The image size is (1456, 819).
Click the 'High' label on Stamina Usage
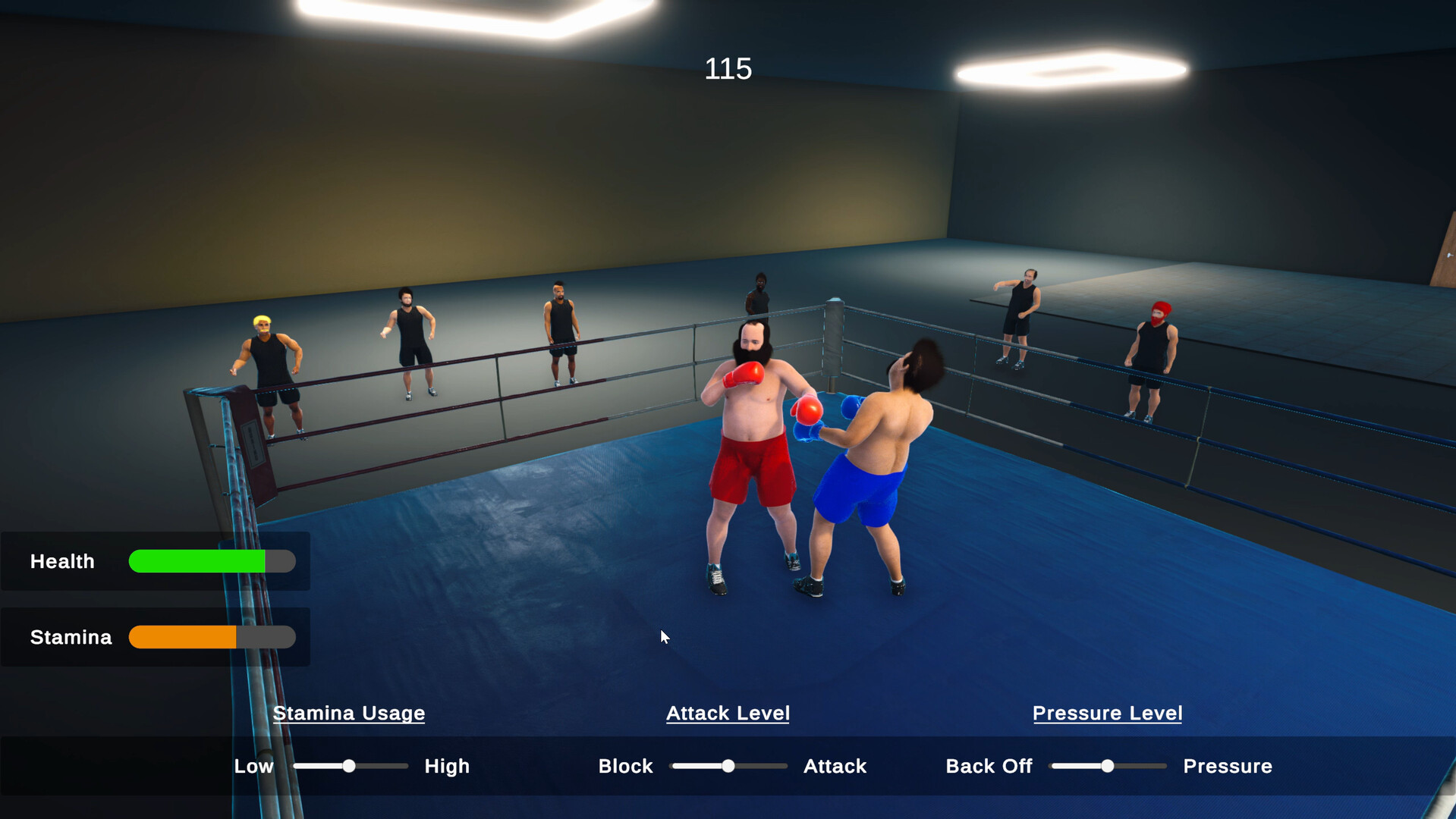[x=447, y=766]
